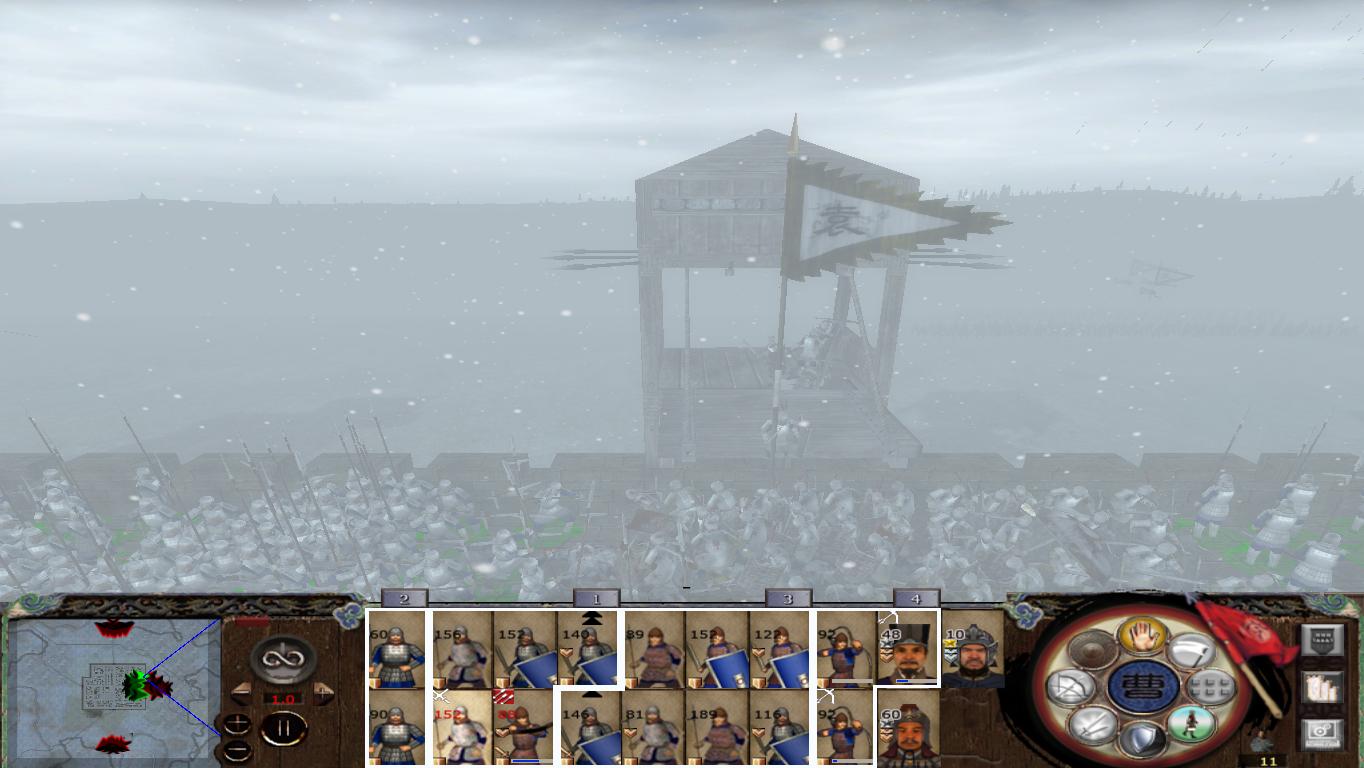This screenshot has width=1364, height=768.
Task: Open the group formations grid icon
Action: 1210,687
